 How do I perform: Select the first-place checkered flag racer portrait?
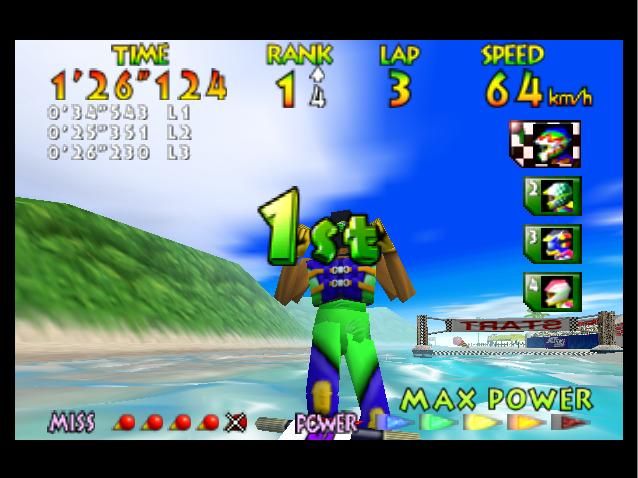pos(544,143)
